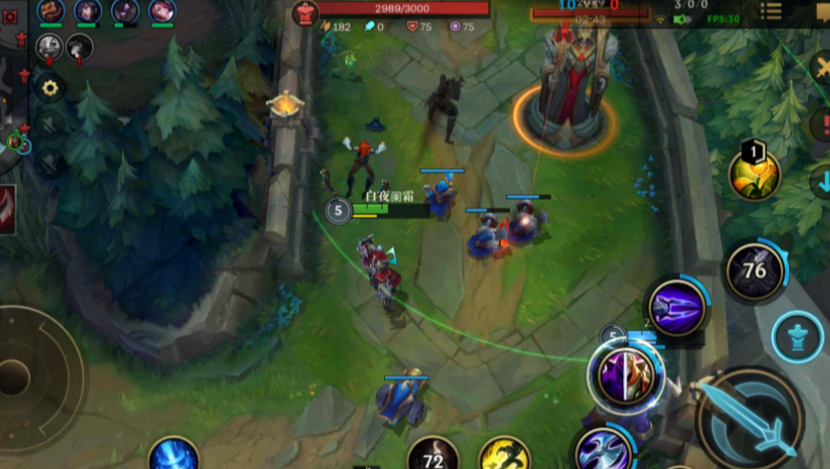The image size is (830, 469).
Task: Open the scoreboard list icon
Action: [x=771, y=11]
